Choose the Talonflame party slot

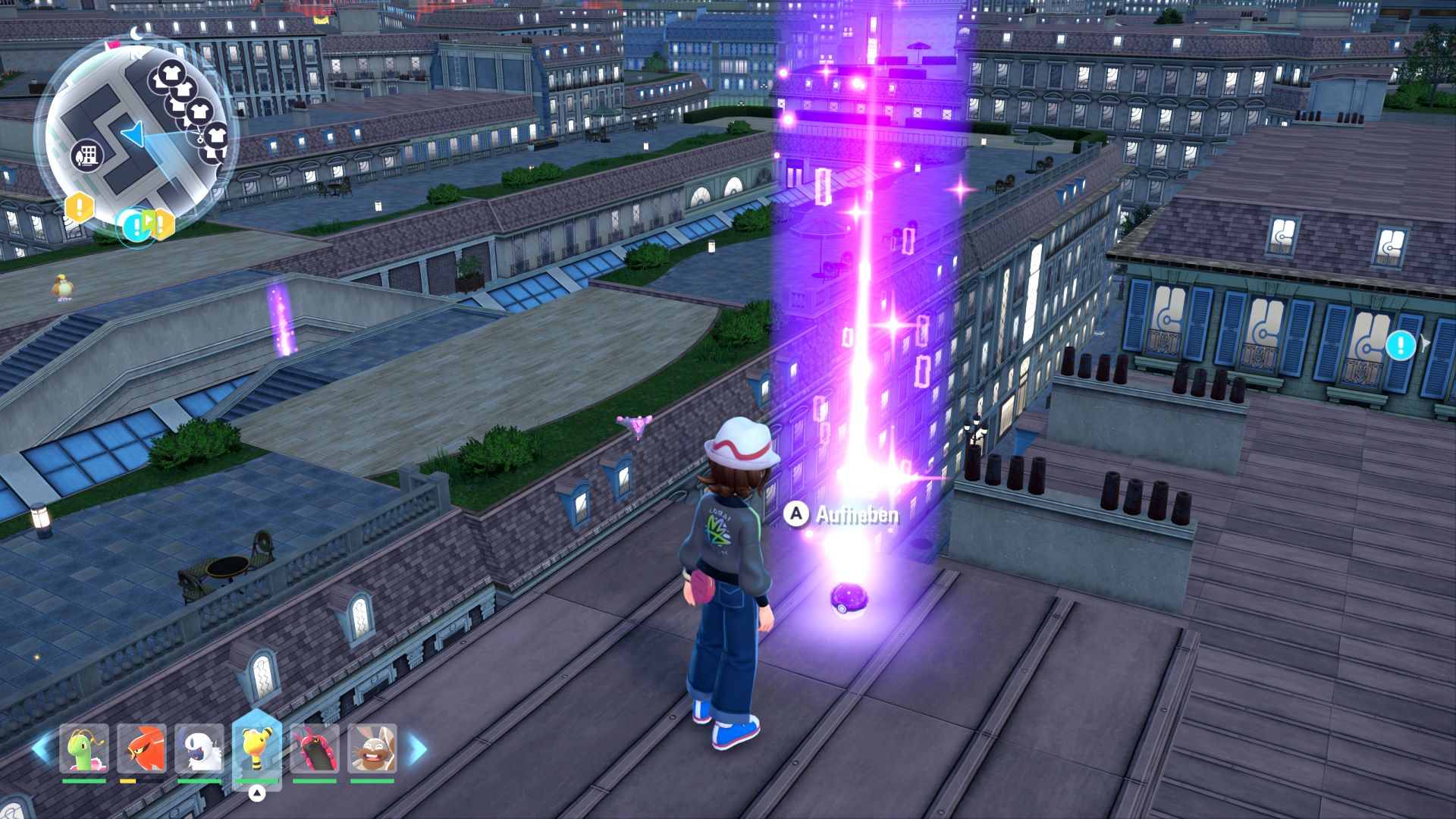click(x=142, y=748)
